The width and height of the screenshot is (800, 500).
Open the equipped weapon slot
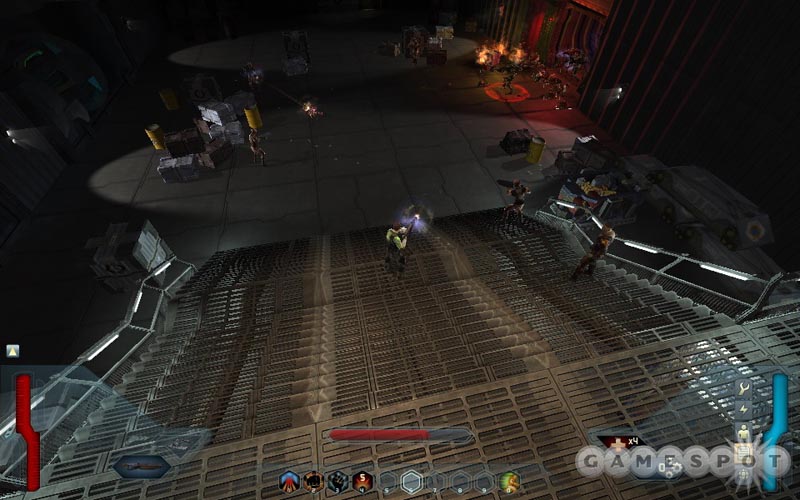(140, 466)
